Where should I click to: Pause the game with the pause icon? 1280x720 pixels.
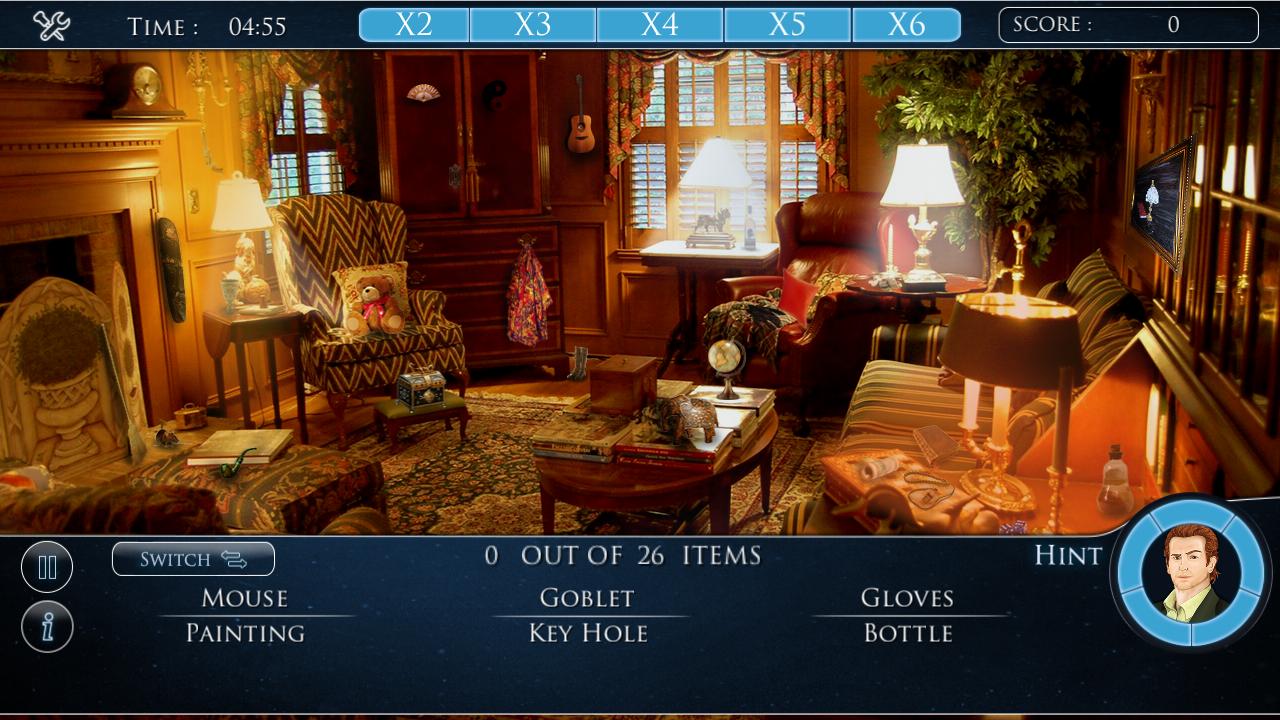[x=46, y=566]
